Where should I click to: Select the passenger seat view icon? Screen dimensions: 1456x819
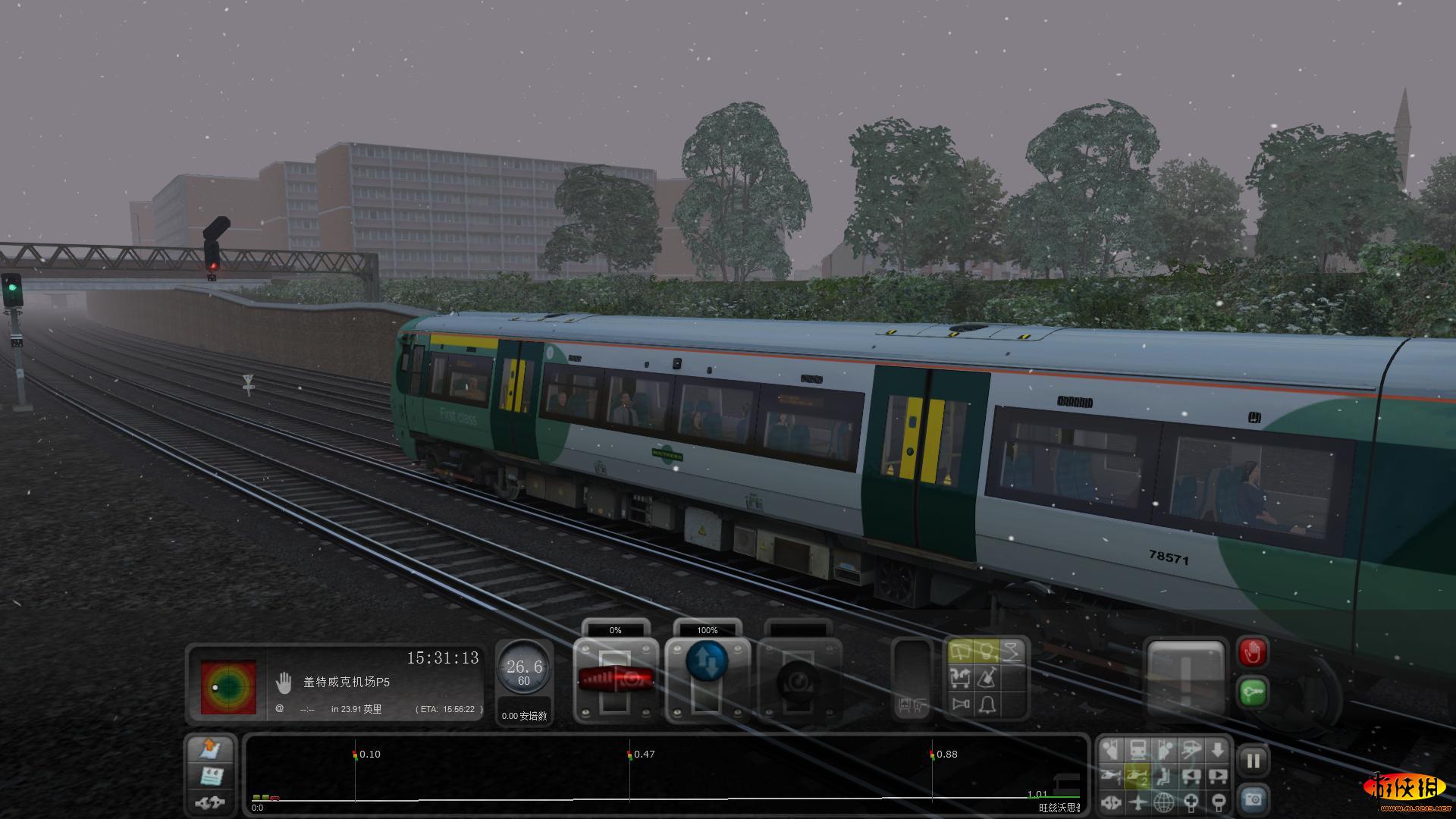(x=1164, y=775)
